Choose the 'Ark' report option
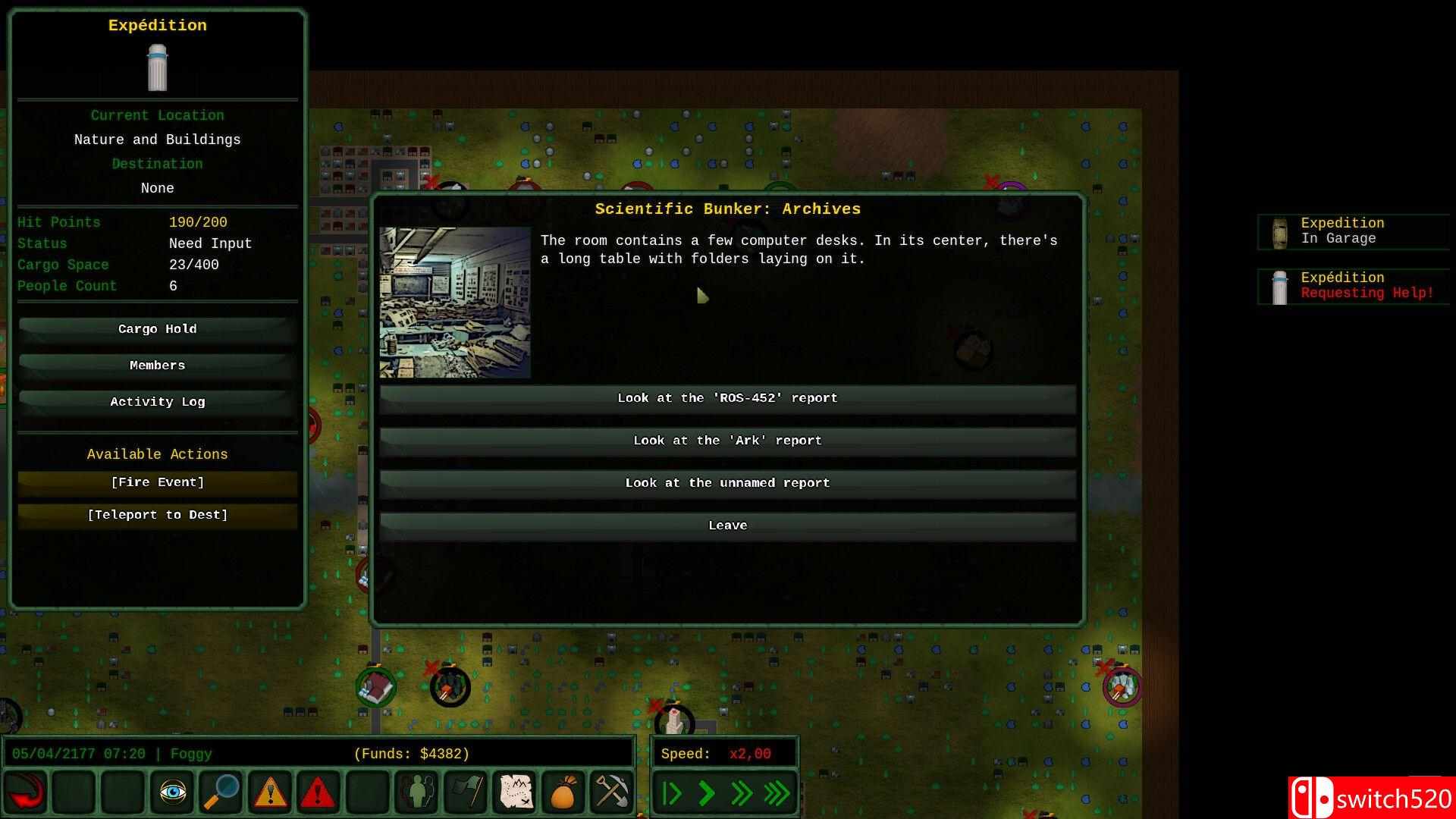The width and height of the screenshot is (1456, 819). coord(727,441)
